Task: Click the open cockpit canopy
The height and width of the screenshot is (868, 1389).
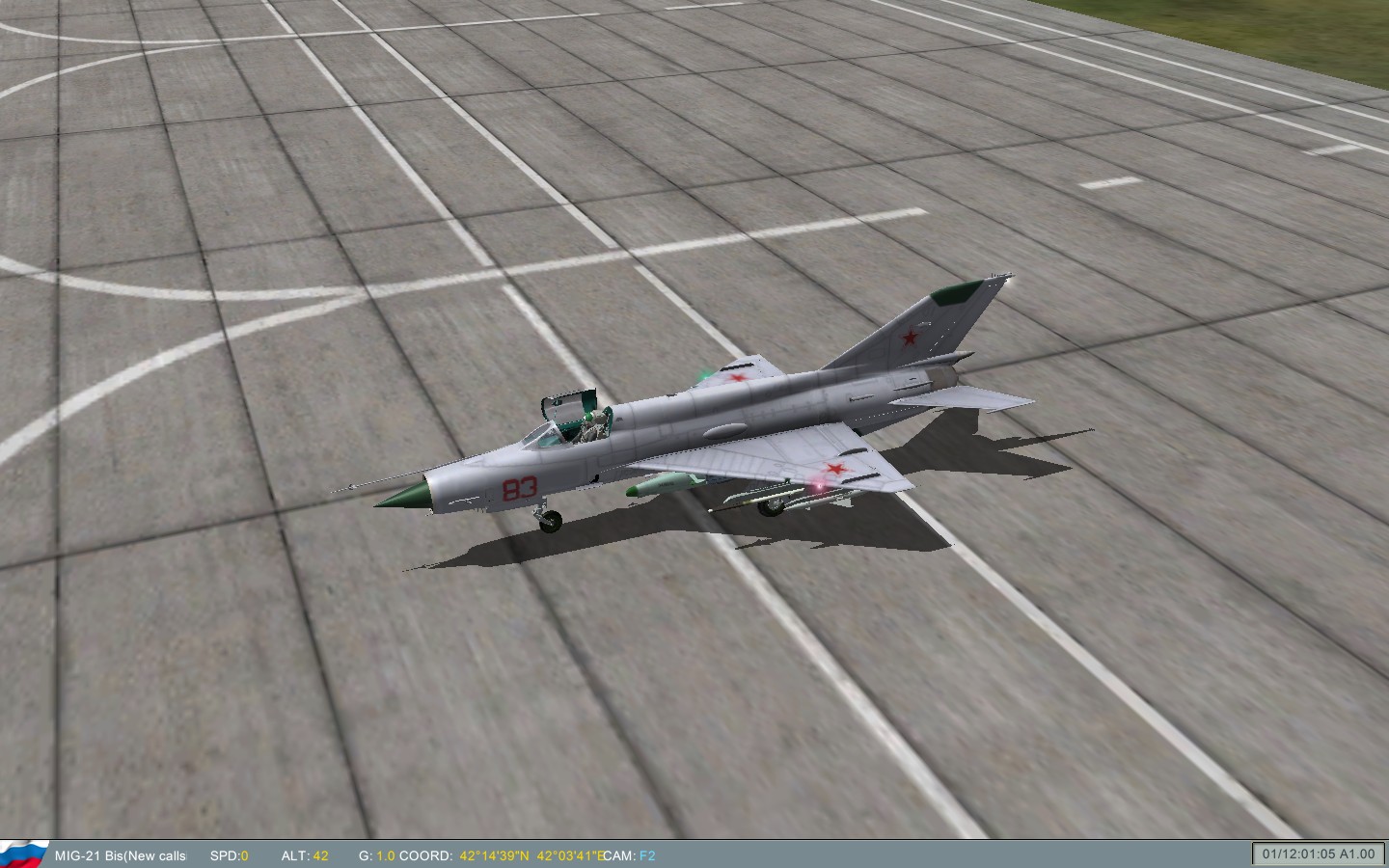Action: (x=567, y=405)
